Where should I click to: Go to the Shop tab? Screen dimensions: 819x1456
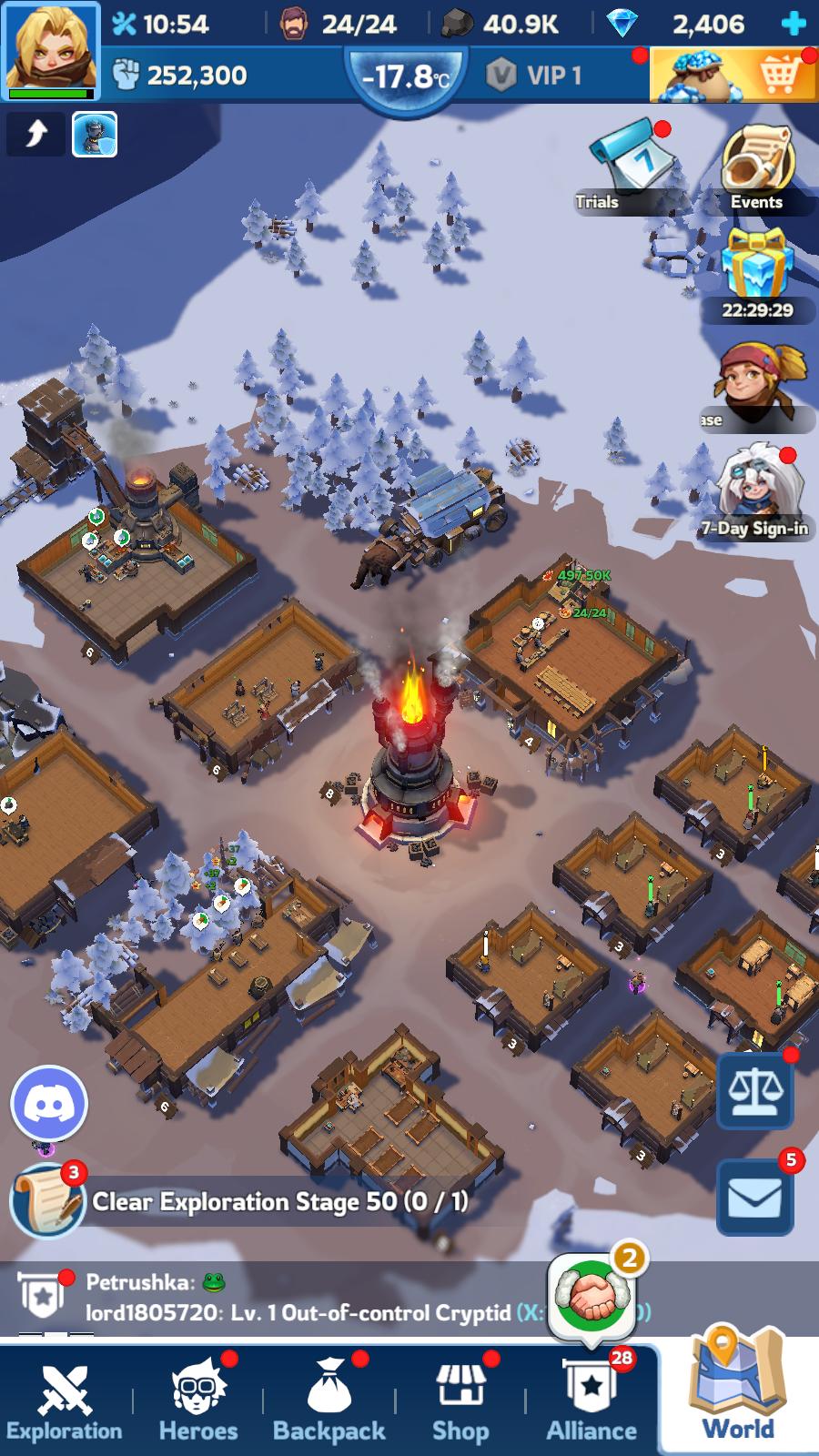[460, 1401]
